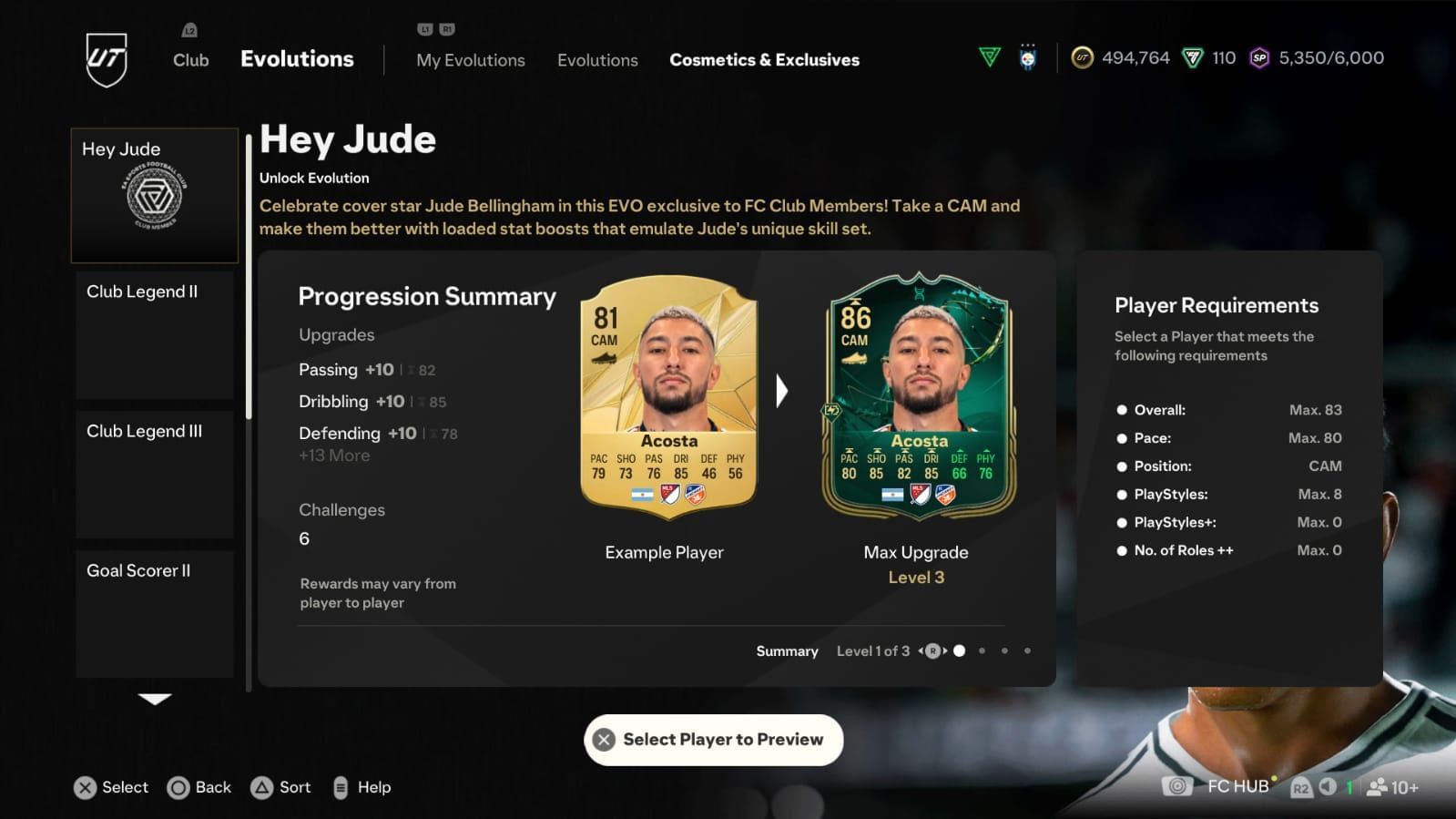Open the Club tab
Viewport: 1456px width, 819px height.
(x=189, y=59)
